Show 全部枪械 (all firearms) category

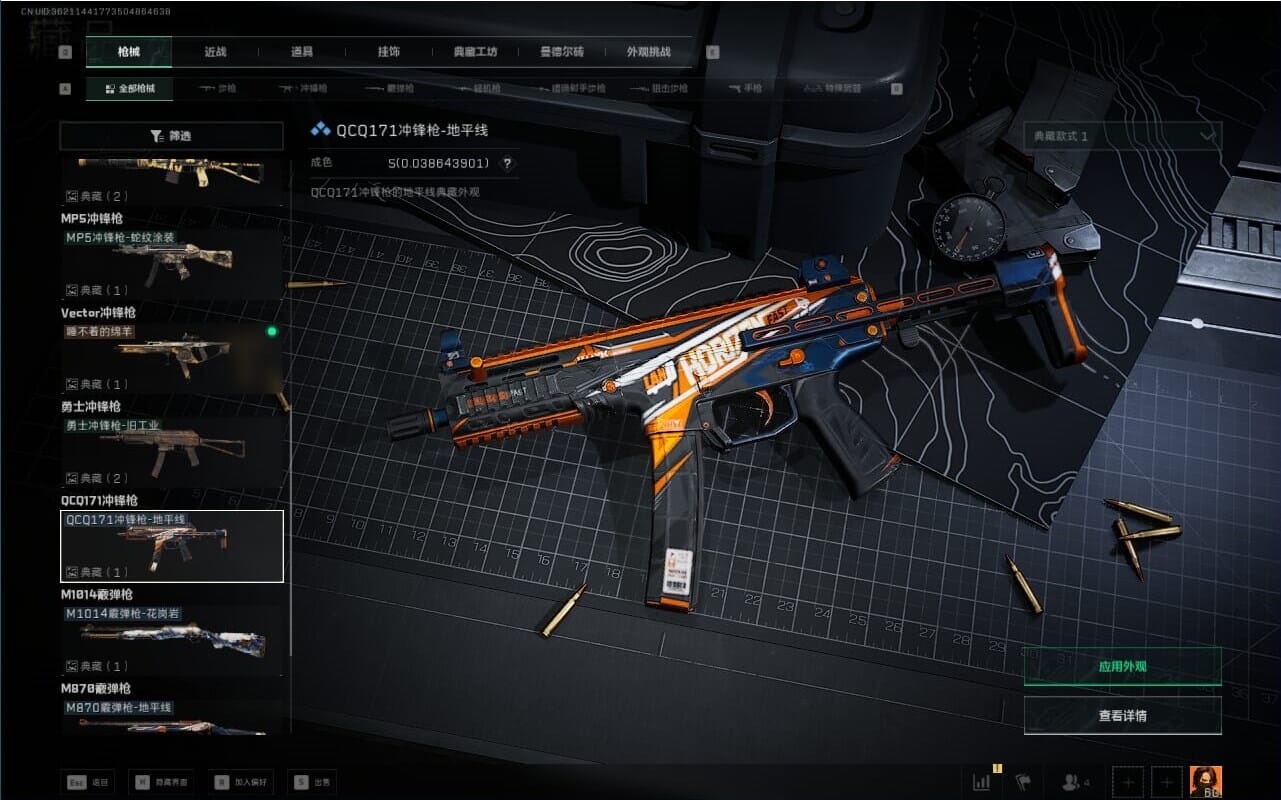click(129, 89)
